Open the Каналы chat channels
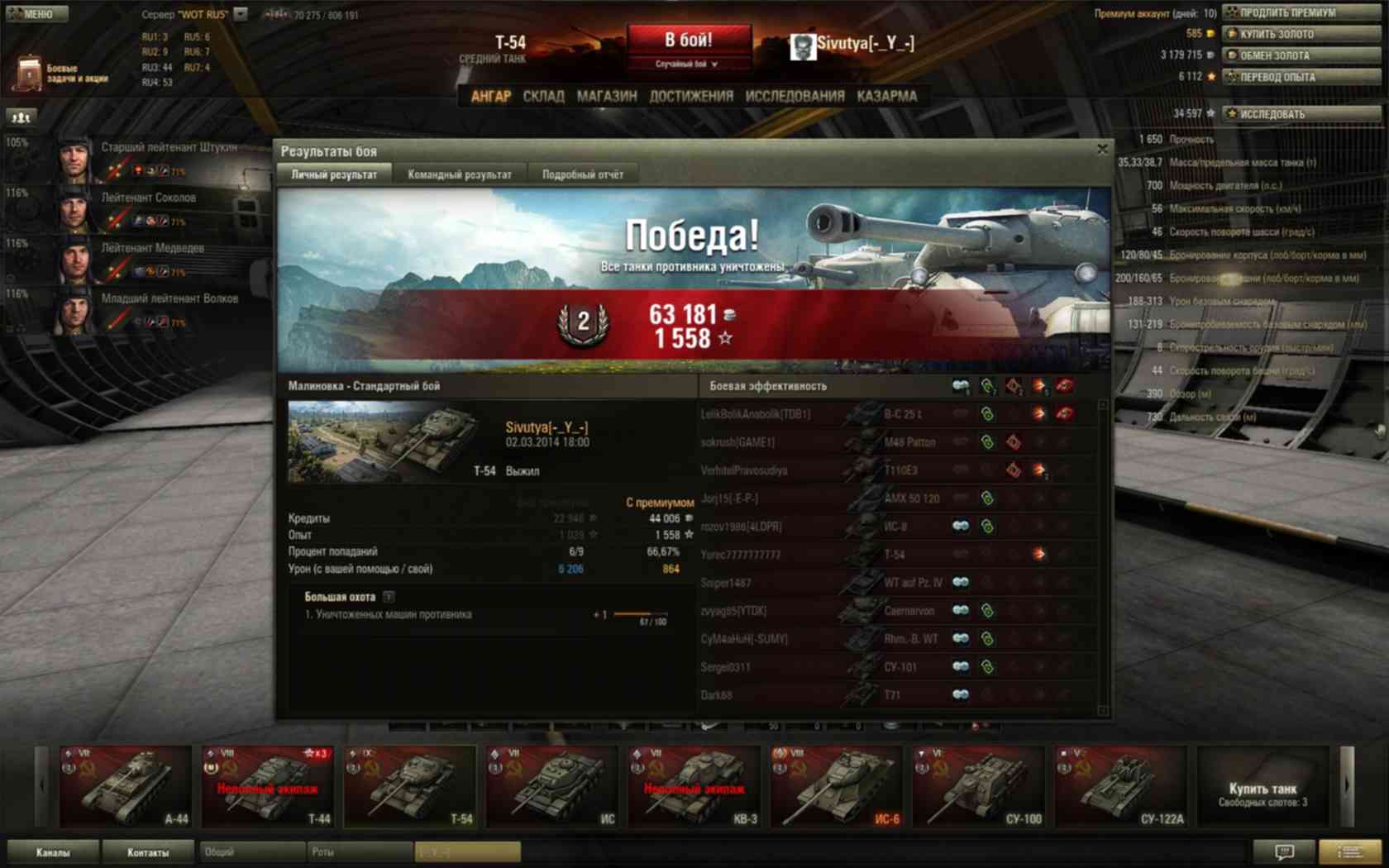The image size is (1389, 868). pyautogui.click(x=53, y=852)
